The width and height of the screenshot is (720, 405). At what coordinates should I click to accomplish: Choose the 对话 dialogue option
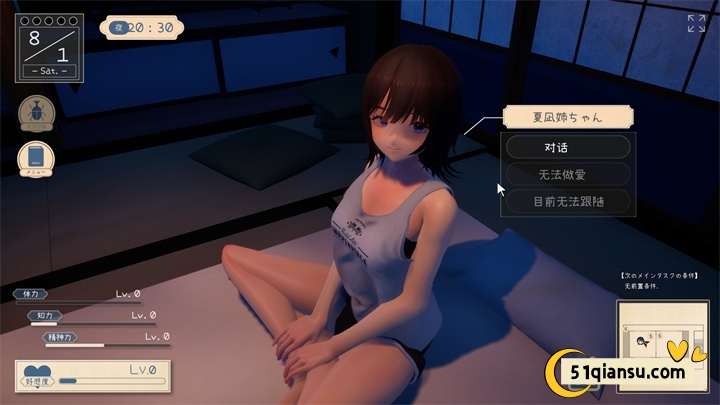[568, 146]
